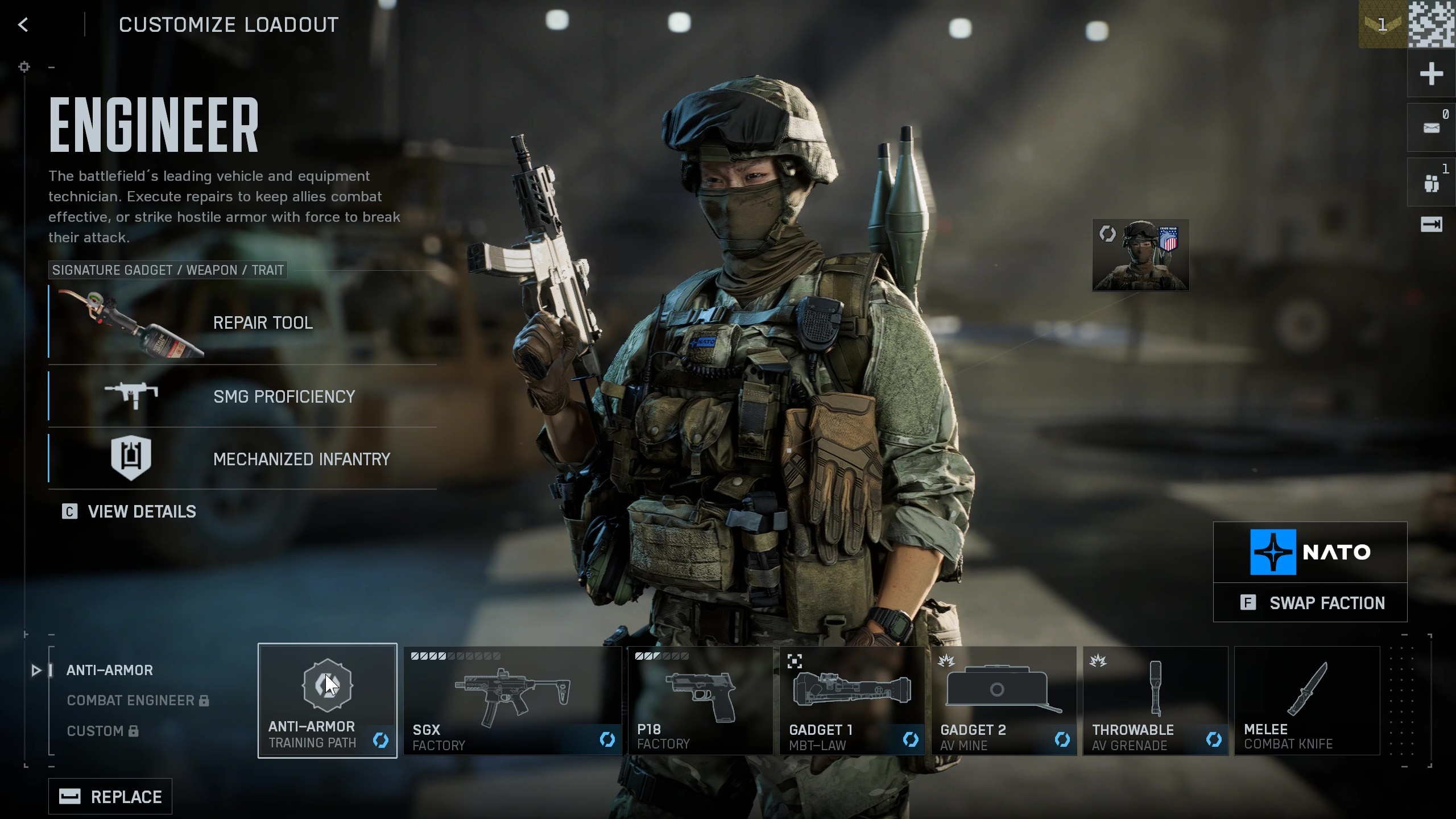Click the Replace button
The image size is (1456, 819).
tap(110, 796)
